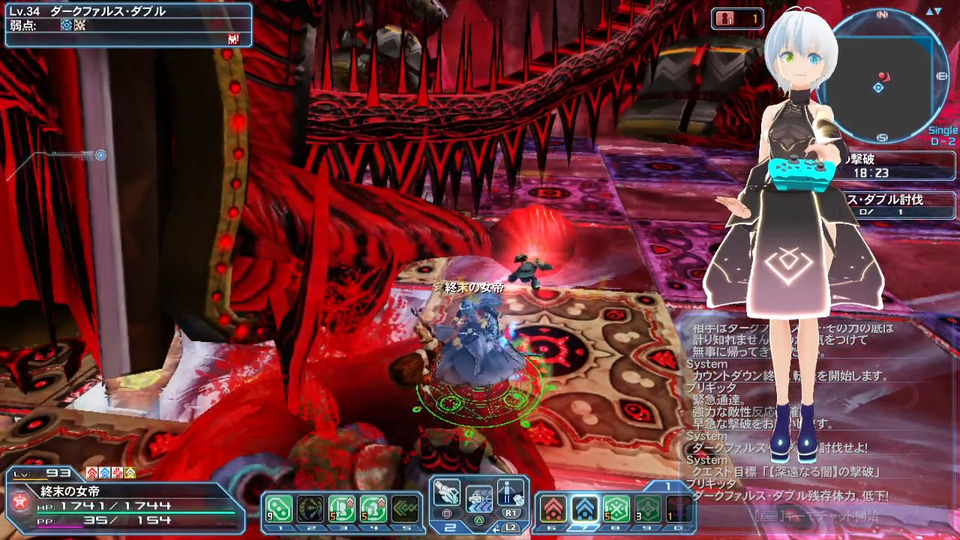Activate the blue chevron buff in slot 7
960x540 pixels.
pyautogui.click(x=584, y=508)
